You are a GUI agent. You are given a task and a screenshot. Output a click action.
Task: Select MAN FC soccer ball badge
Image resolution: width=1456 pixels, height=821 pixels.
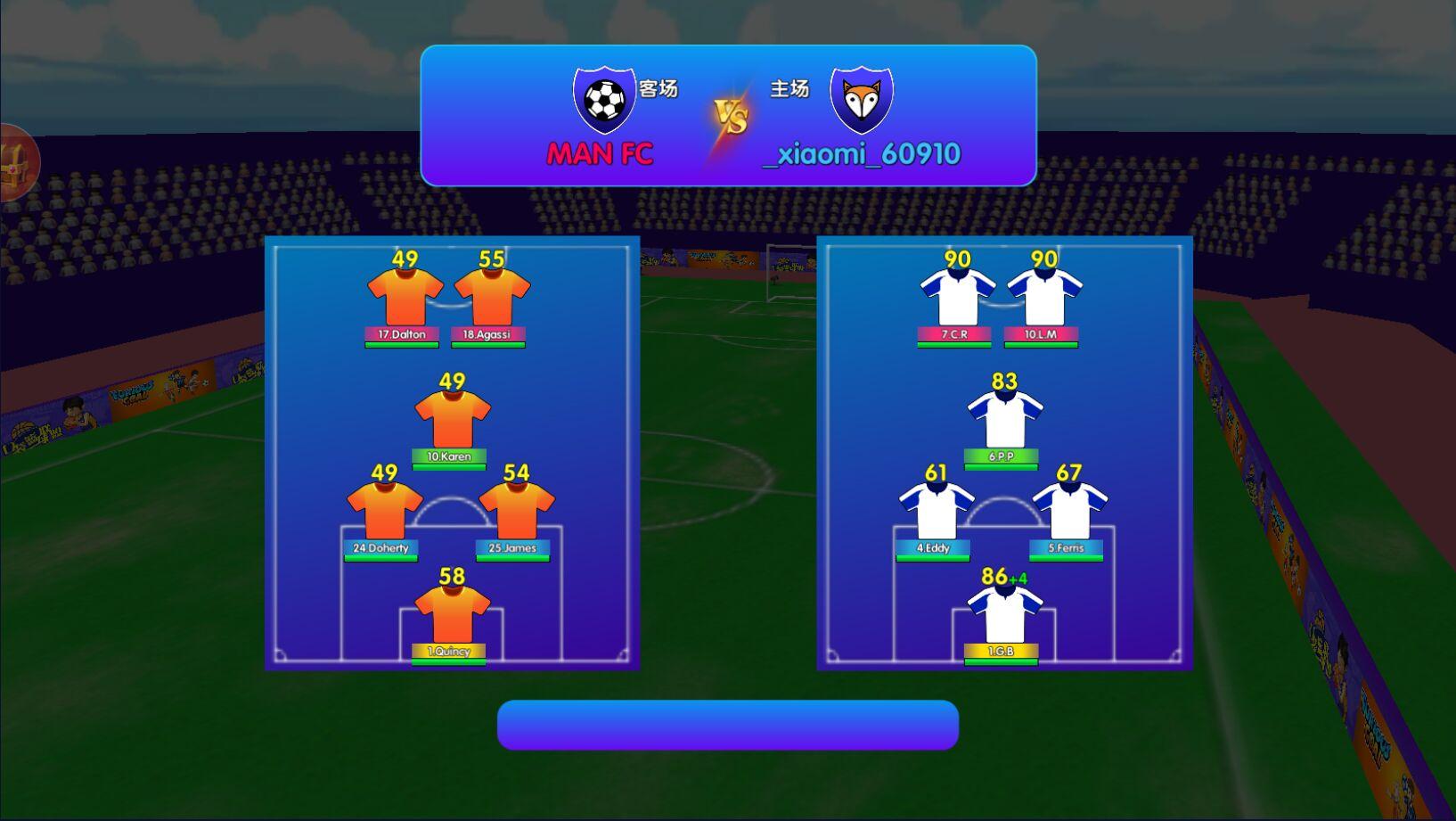coord(604,99)
